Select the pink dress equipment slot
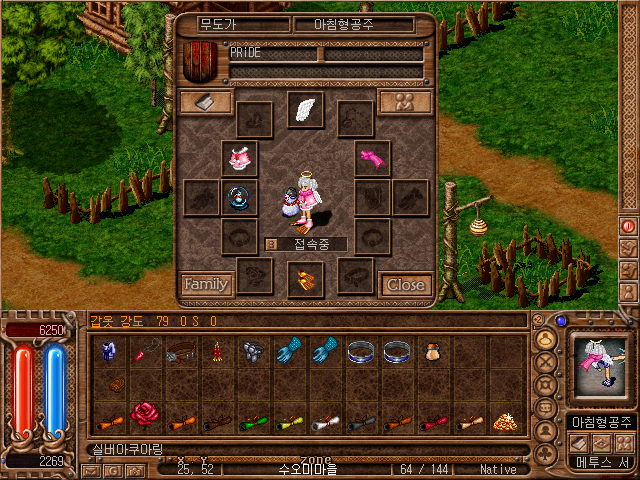Screen dimensions: 640x480 239,159
